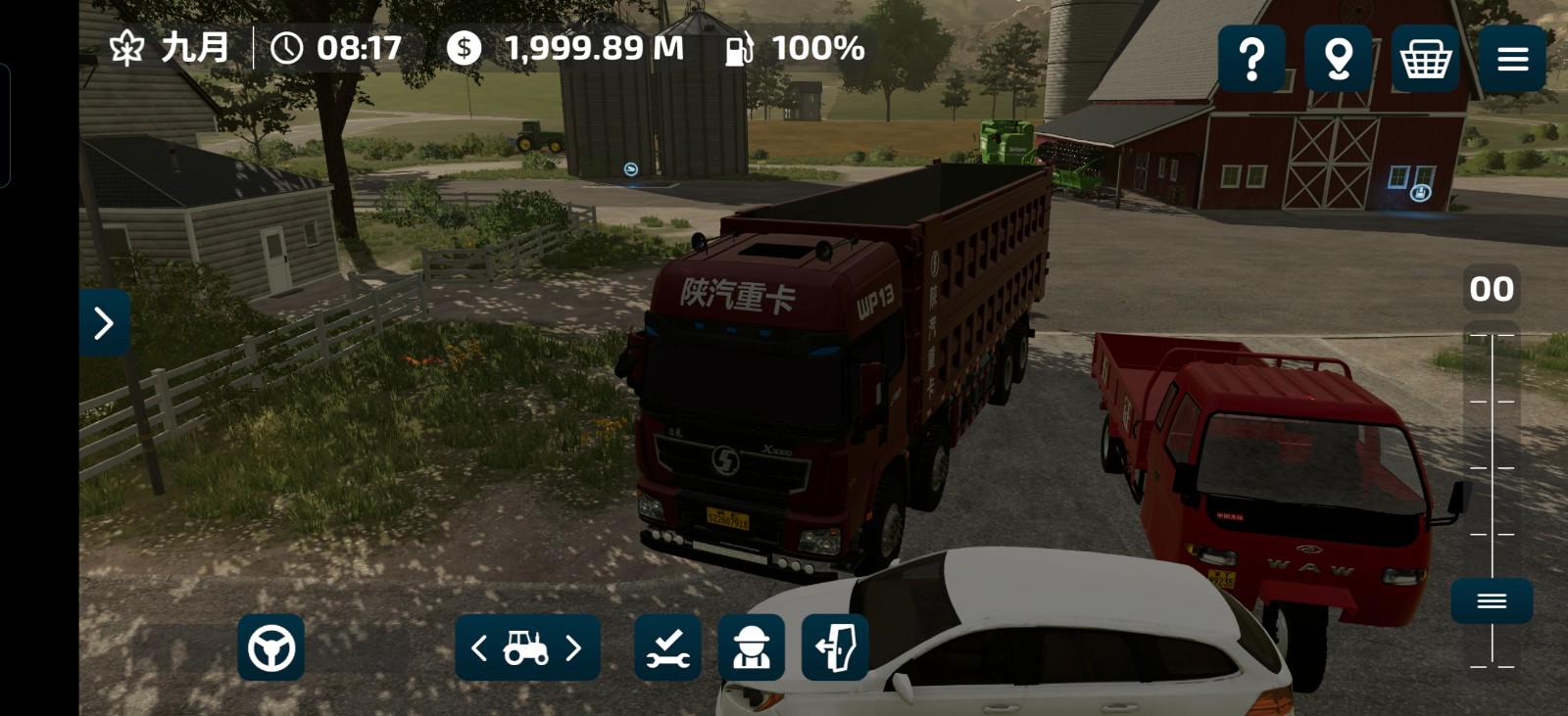Grab the speed slider handle

[1492, 600]
